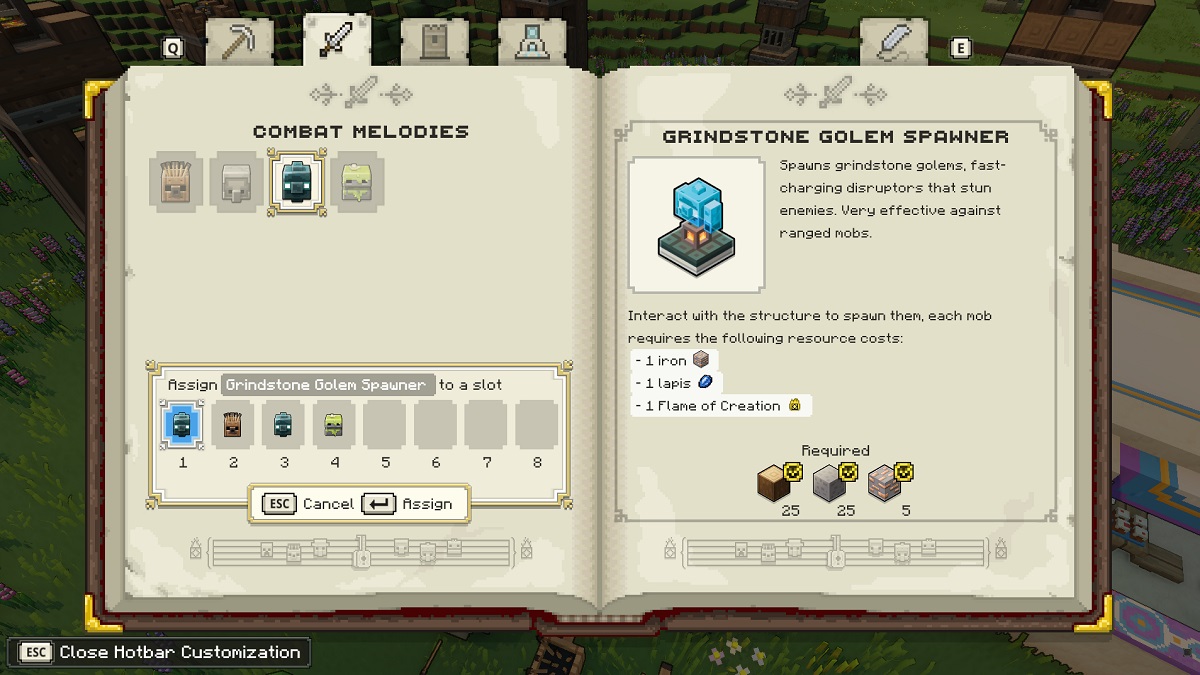
Task: Open the sword combat melodies tab
Action: 336,40
